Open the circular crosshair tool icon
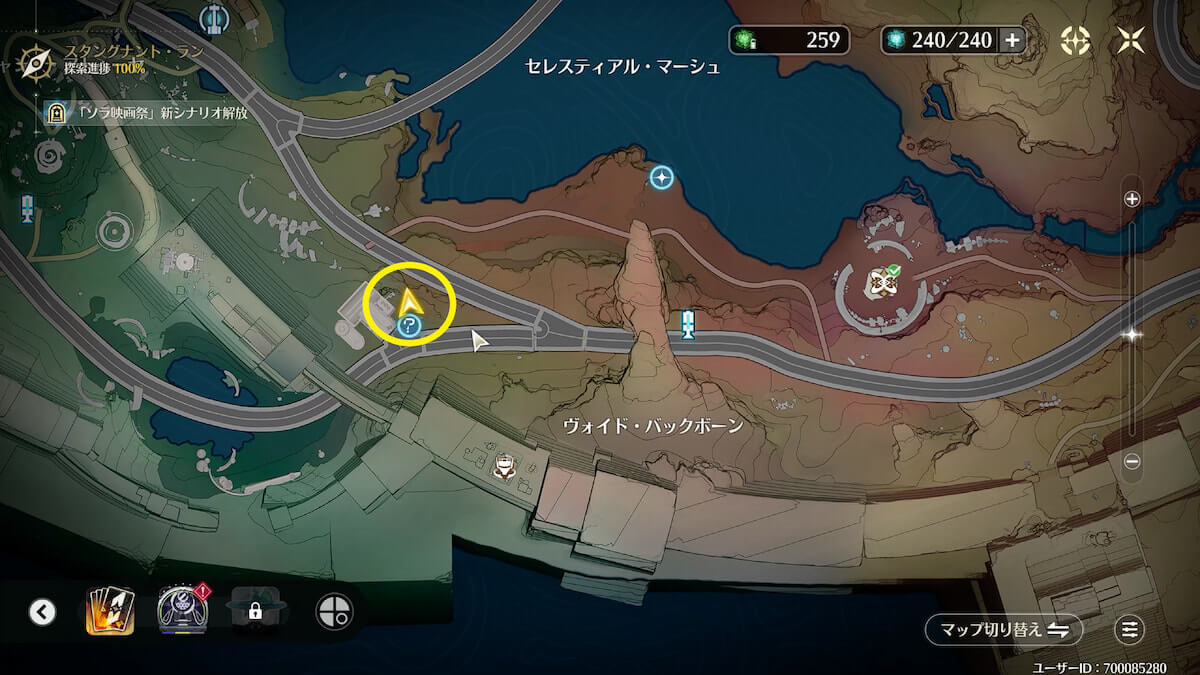Viewport: 1200px width, 675px height. [332, 610]
